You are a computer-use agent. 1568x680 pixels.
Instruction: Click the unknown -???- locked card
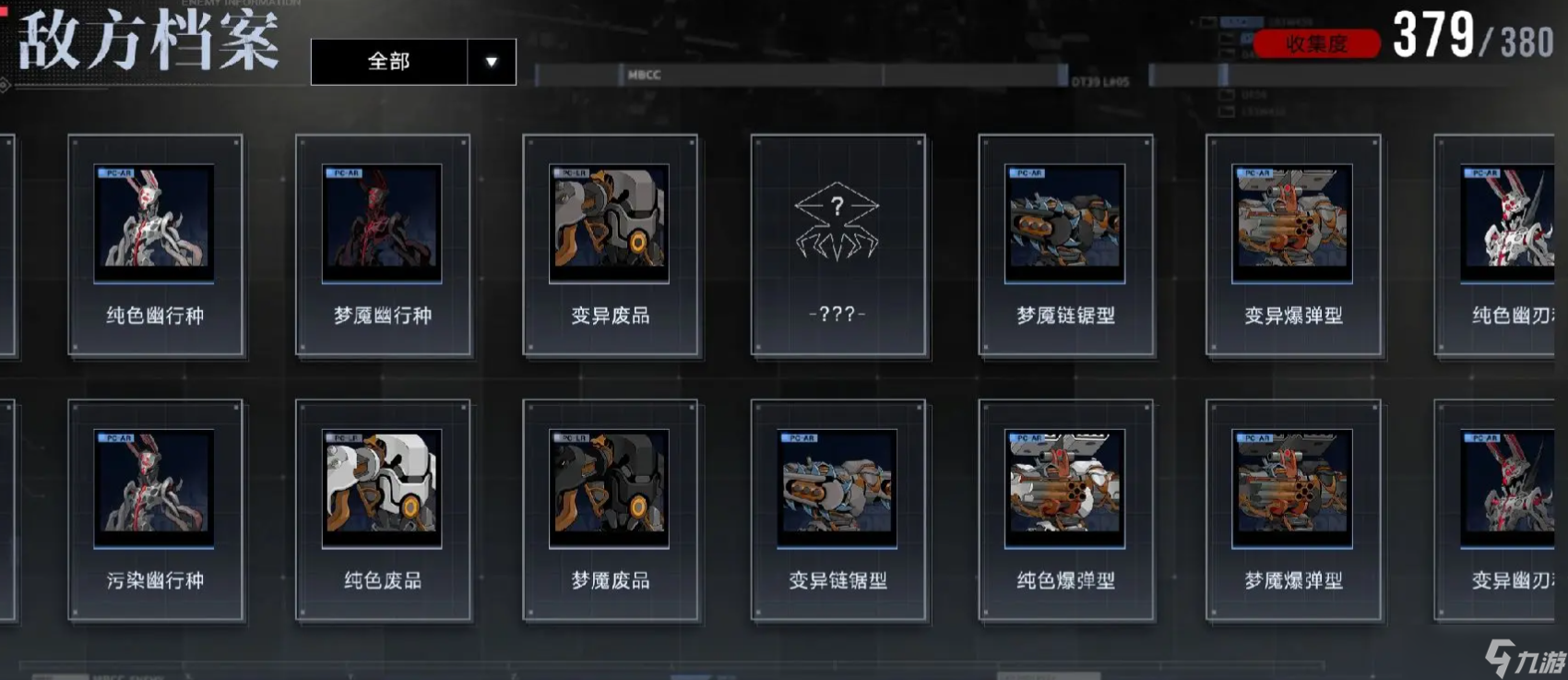point(837,245)
